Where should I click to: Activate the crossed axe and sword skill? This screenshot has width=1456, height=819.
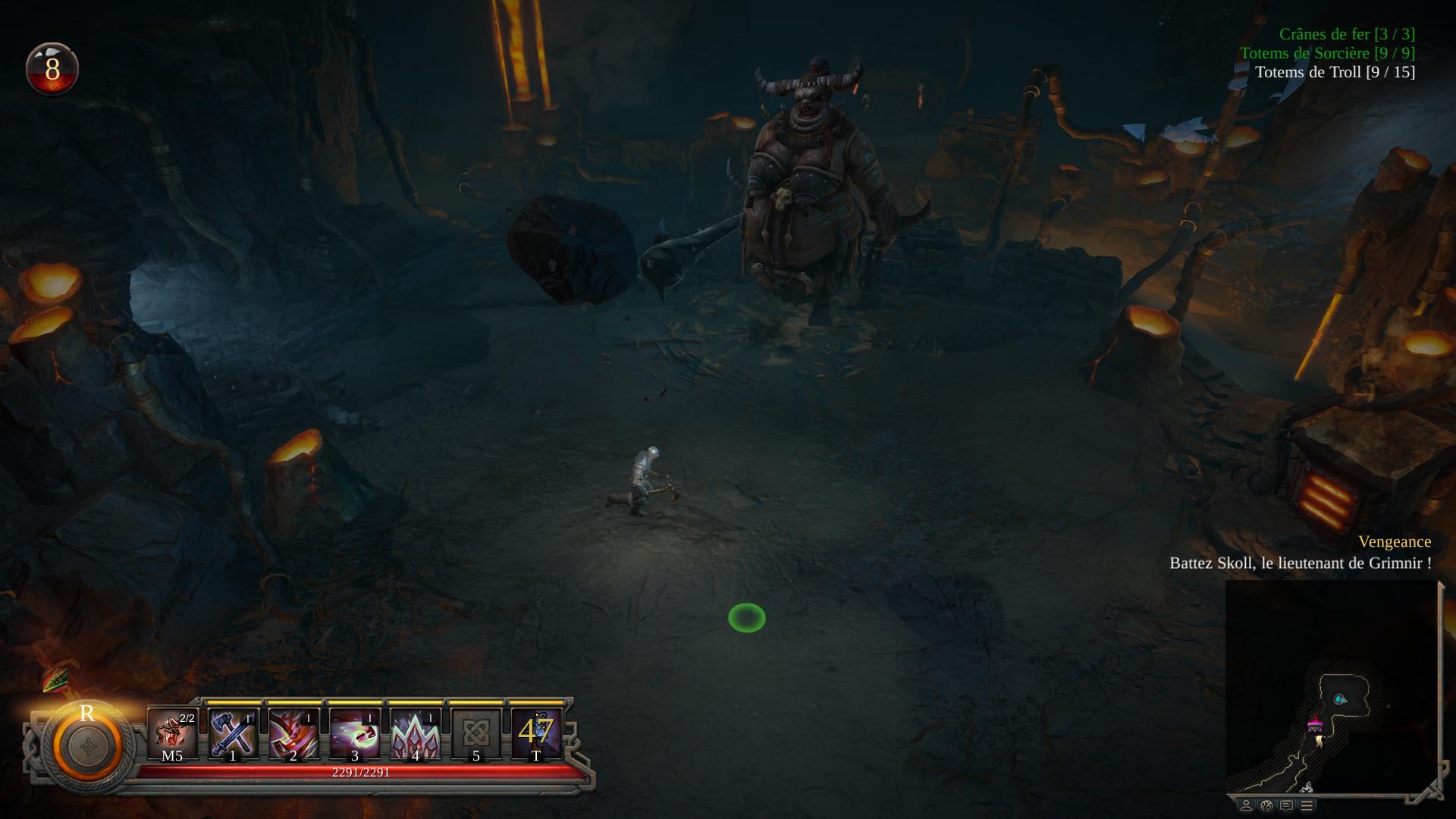click(x=233, y=734)
